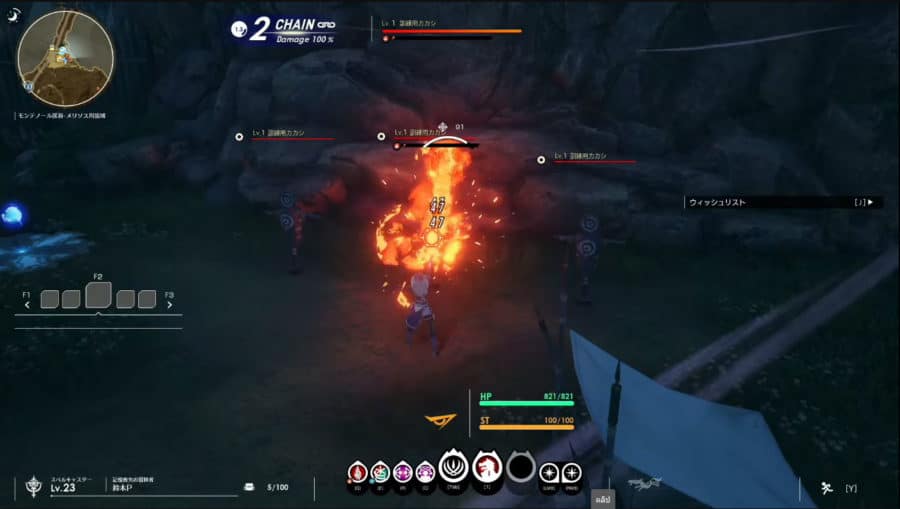This screenshot has height=509, width=900.
Task: Open the bag capacity icon
Action: [x=249, y=488]
